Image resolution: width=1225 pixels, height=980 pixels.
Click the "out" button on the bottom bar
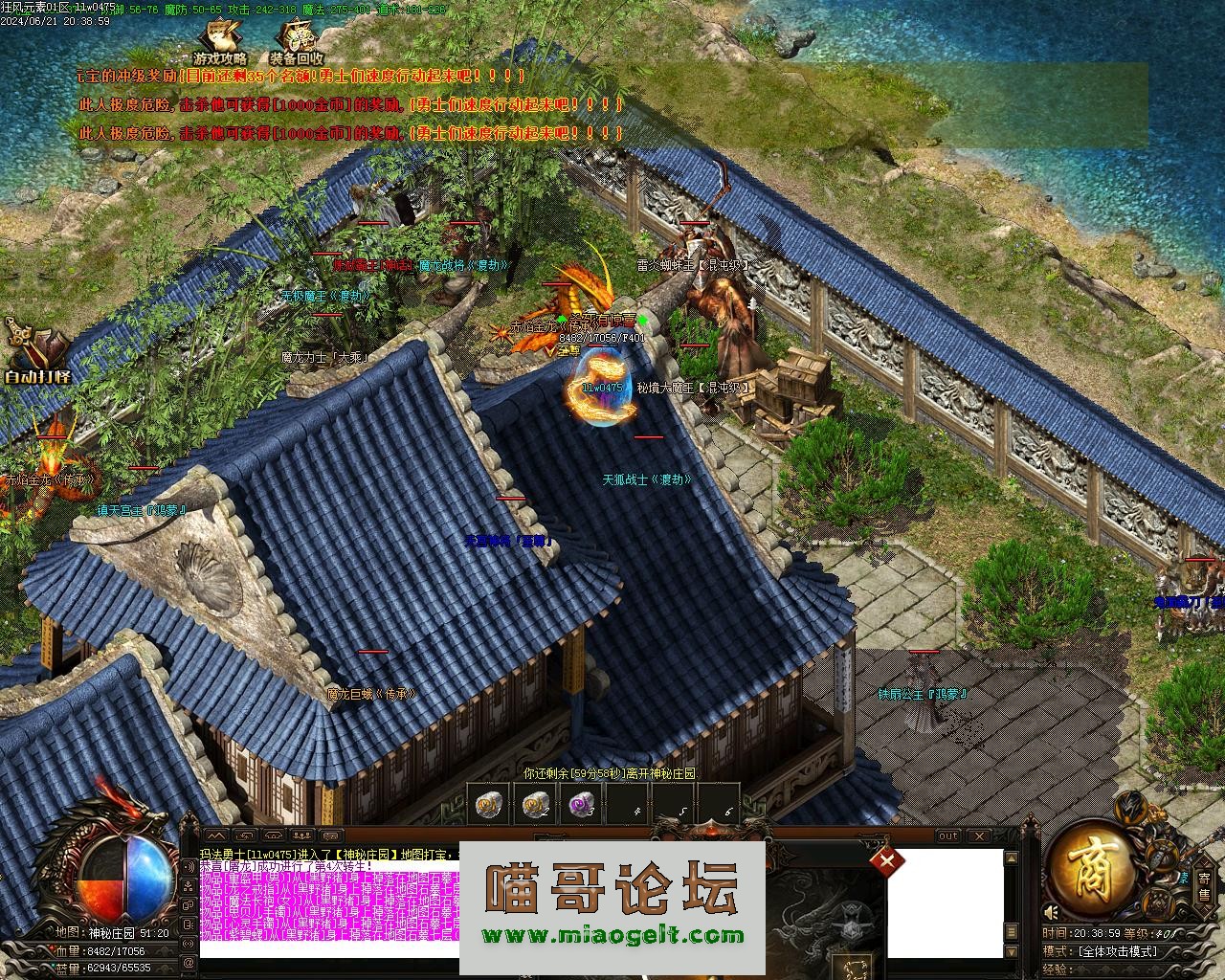tap(947, 835)
